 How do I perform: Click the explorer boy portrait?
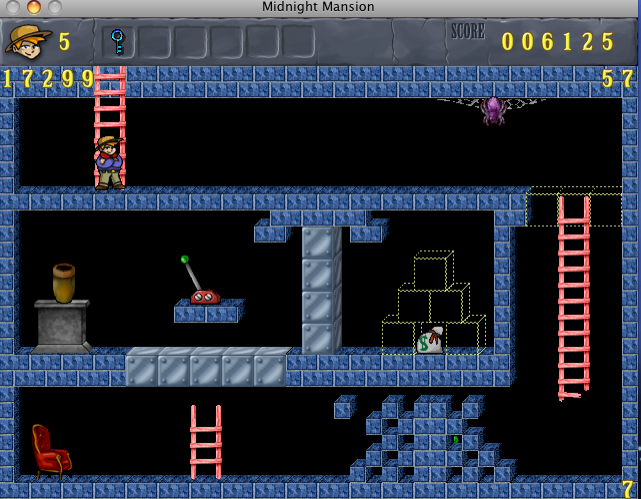[28, 42]
